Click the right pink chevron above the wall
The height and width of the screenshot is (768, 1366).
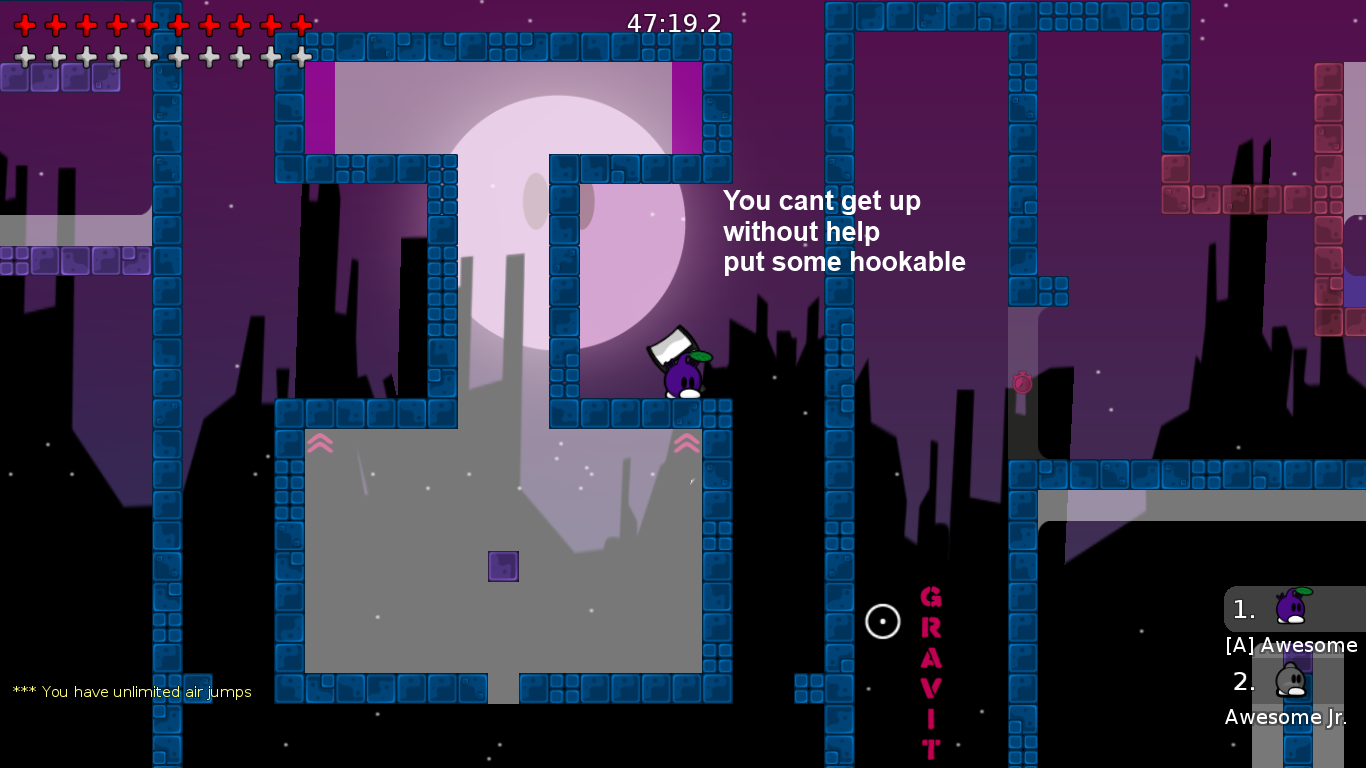tap(687, 443)
